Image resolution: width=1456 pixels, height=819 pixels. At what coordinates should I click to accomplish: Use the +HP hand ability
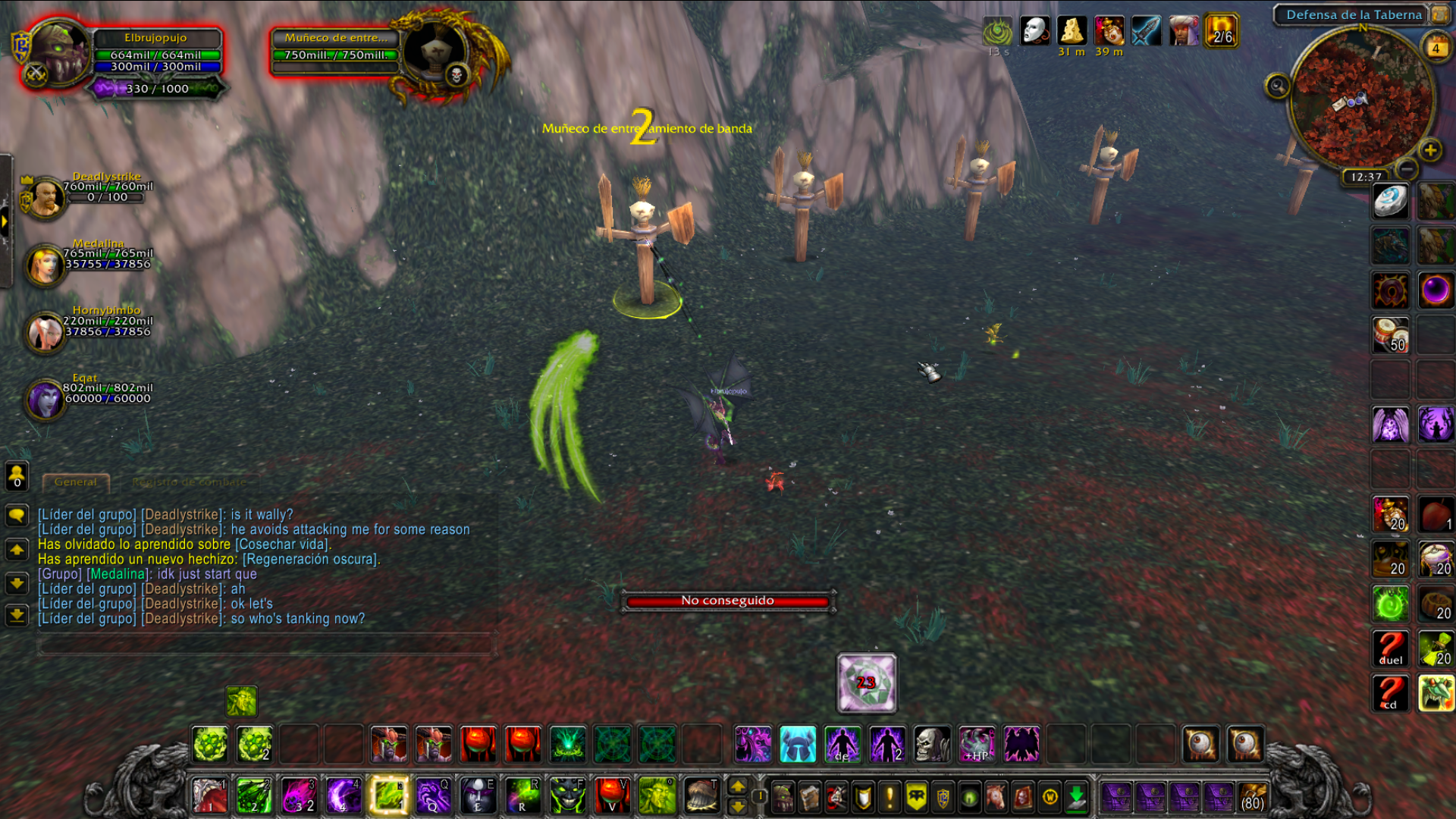click(977, 743)
